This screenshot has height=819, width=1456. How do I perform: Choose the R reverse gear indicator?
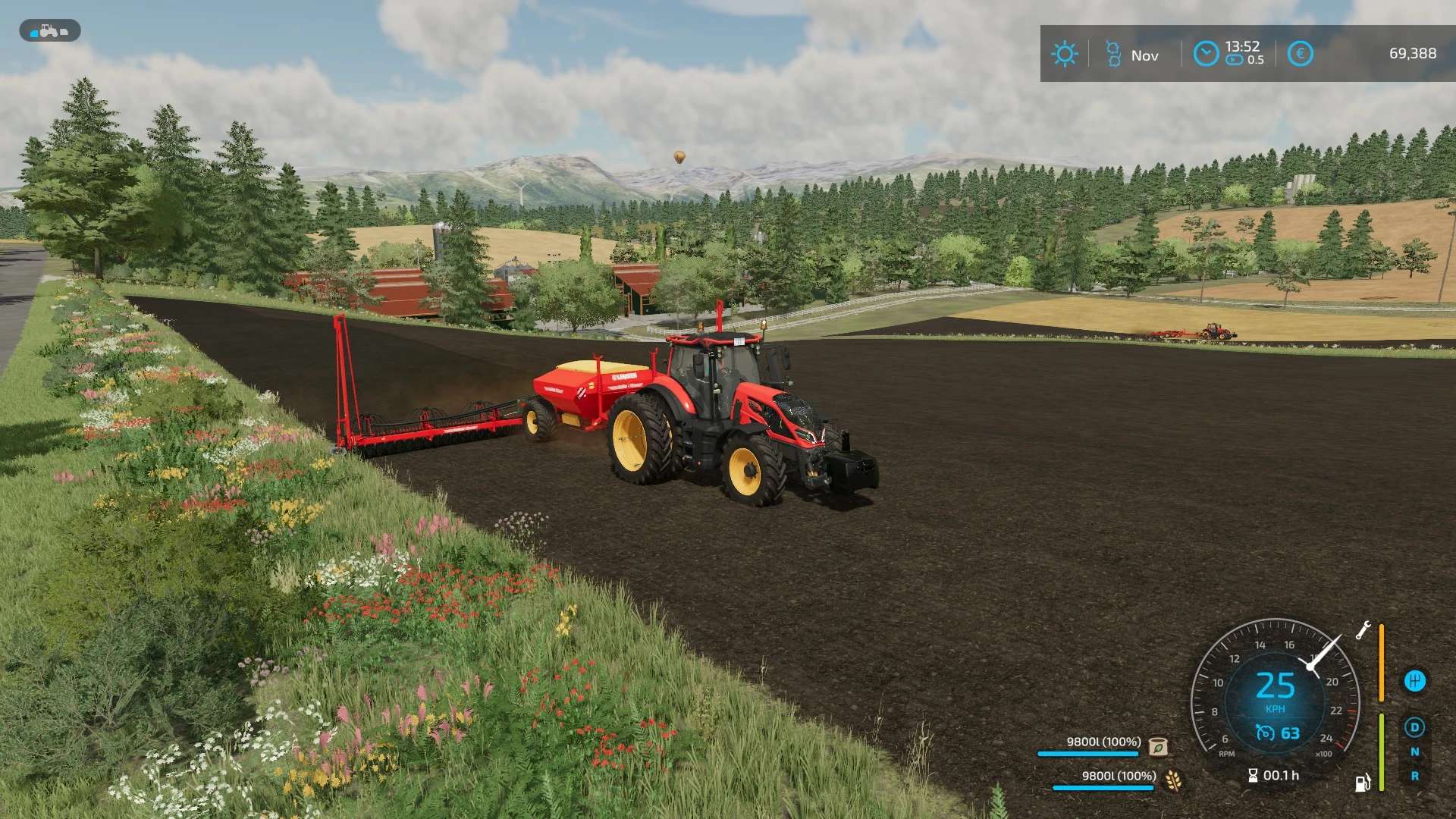coord(1414,777)
